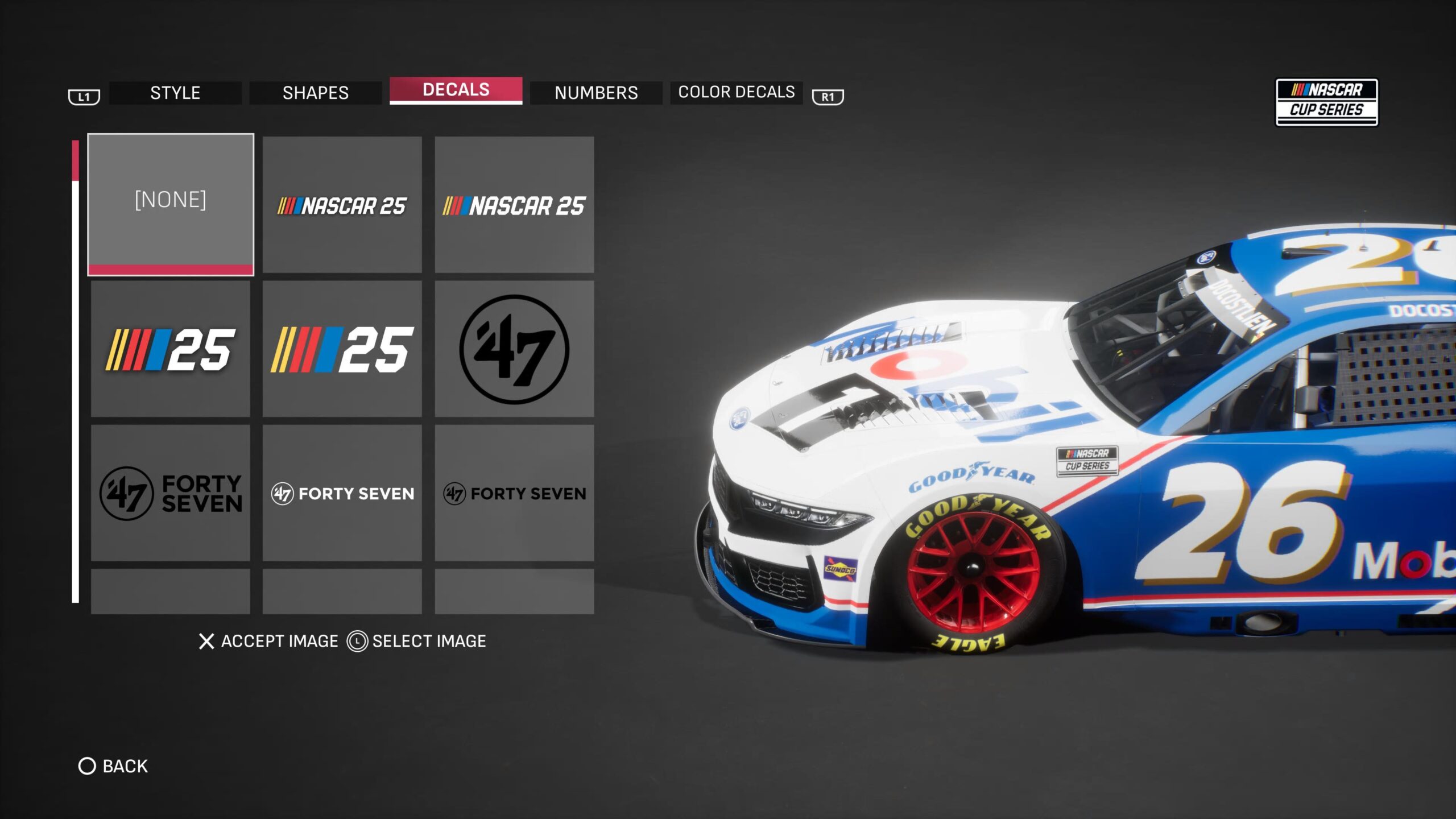Select the black one-line Forty Seven decal
1456x819 pixels.
(x=514, y=493)
